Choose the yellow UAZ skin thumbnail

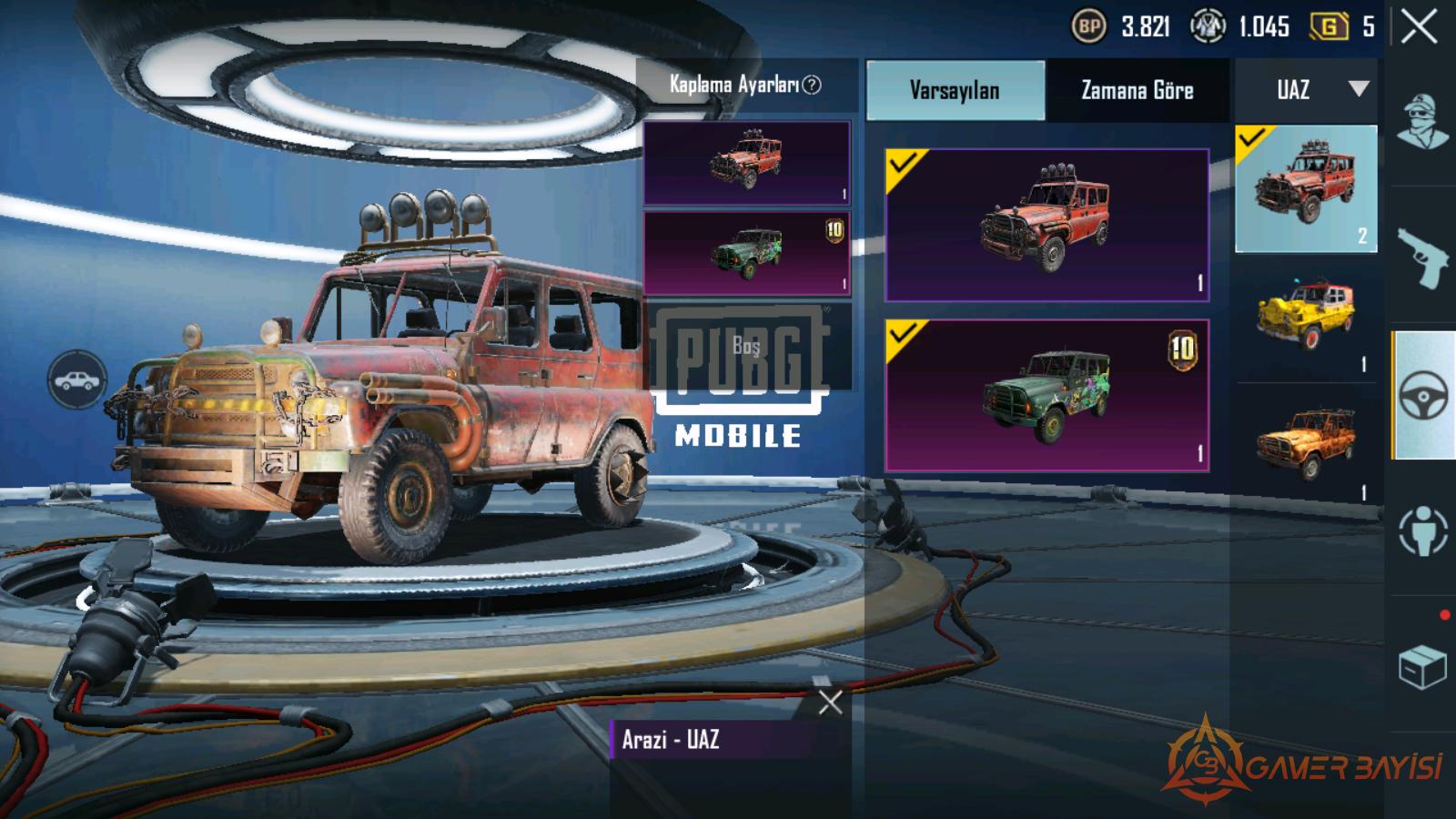point(1306,317)
